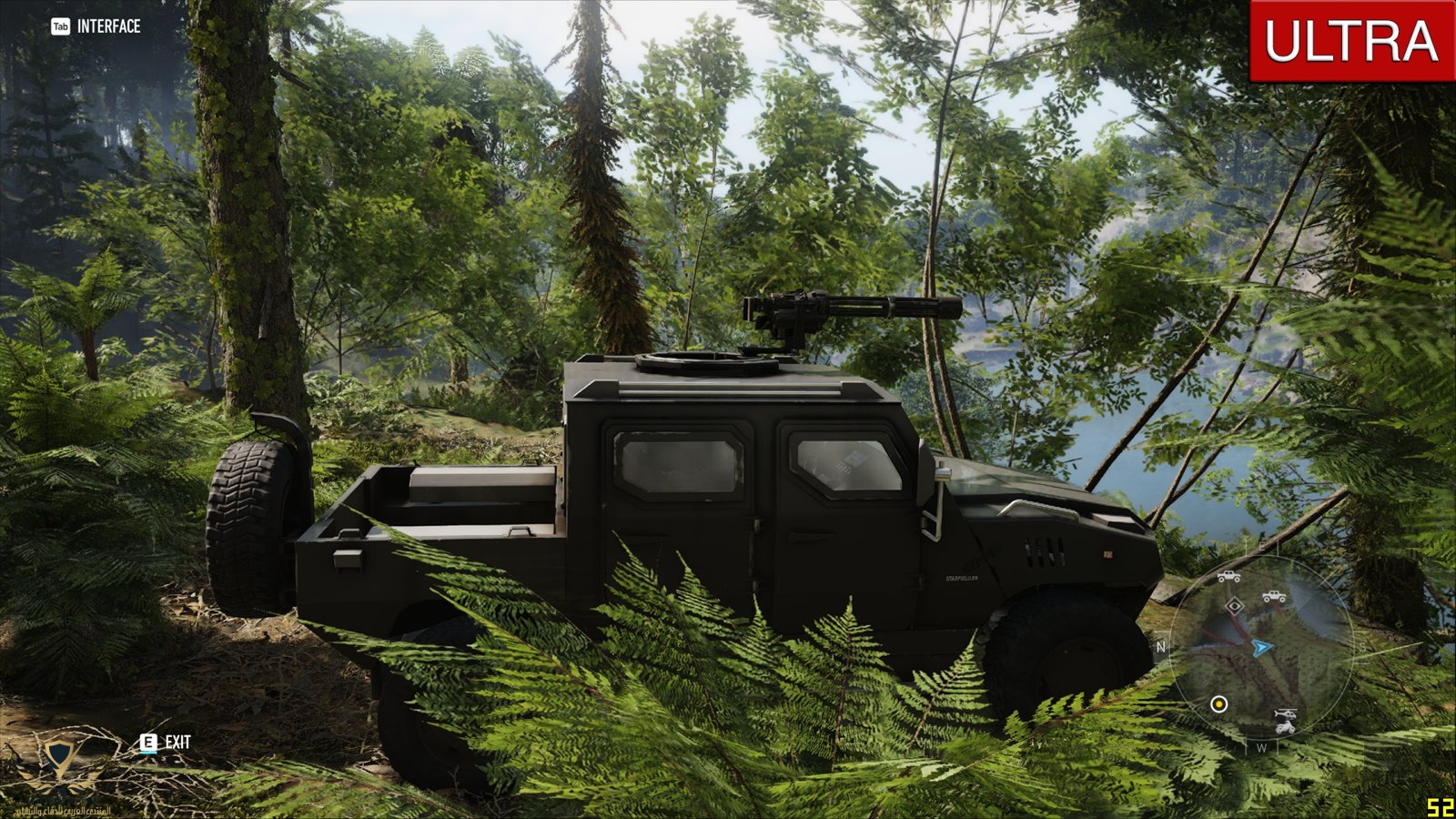
Task: Click the blue player arrow on minimap
Action: pyautogui.click(x=1261, y=647)
